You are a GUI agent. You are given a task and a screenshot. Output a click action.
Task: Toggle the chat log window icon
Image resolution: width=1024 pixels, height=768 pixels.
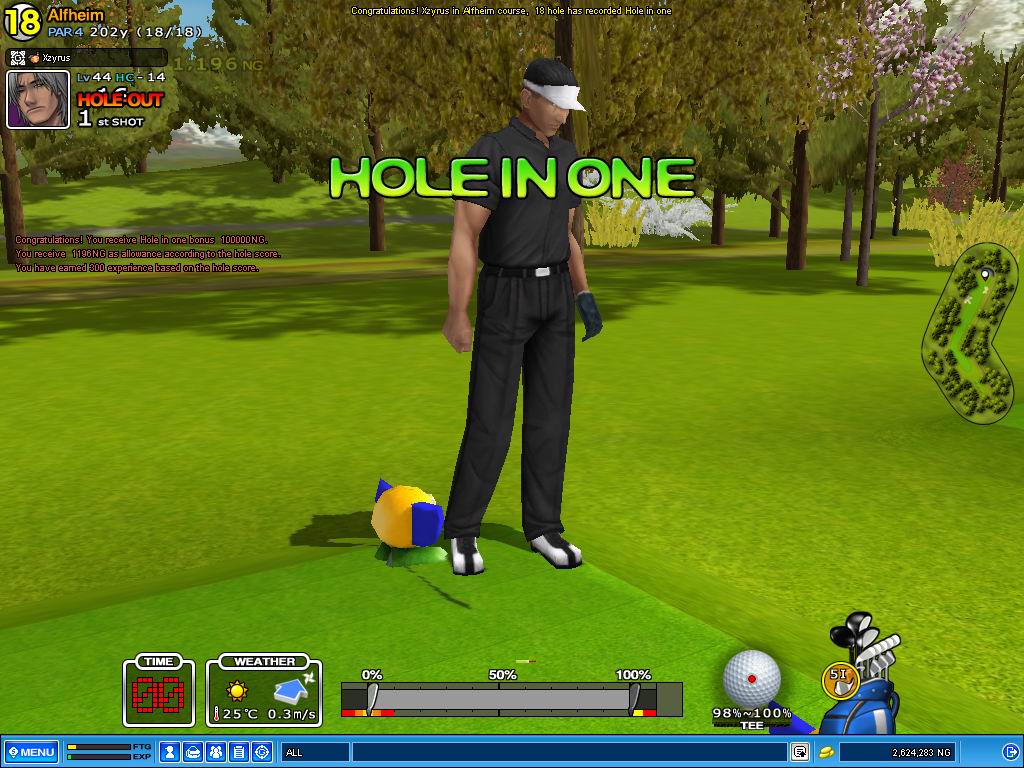click(800, 752)
